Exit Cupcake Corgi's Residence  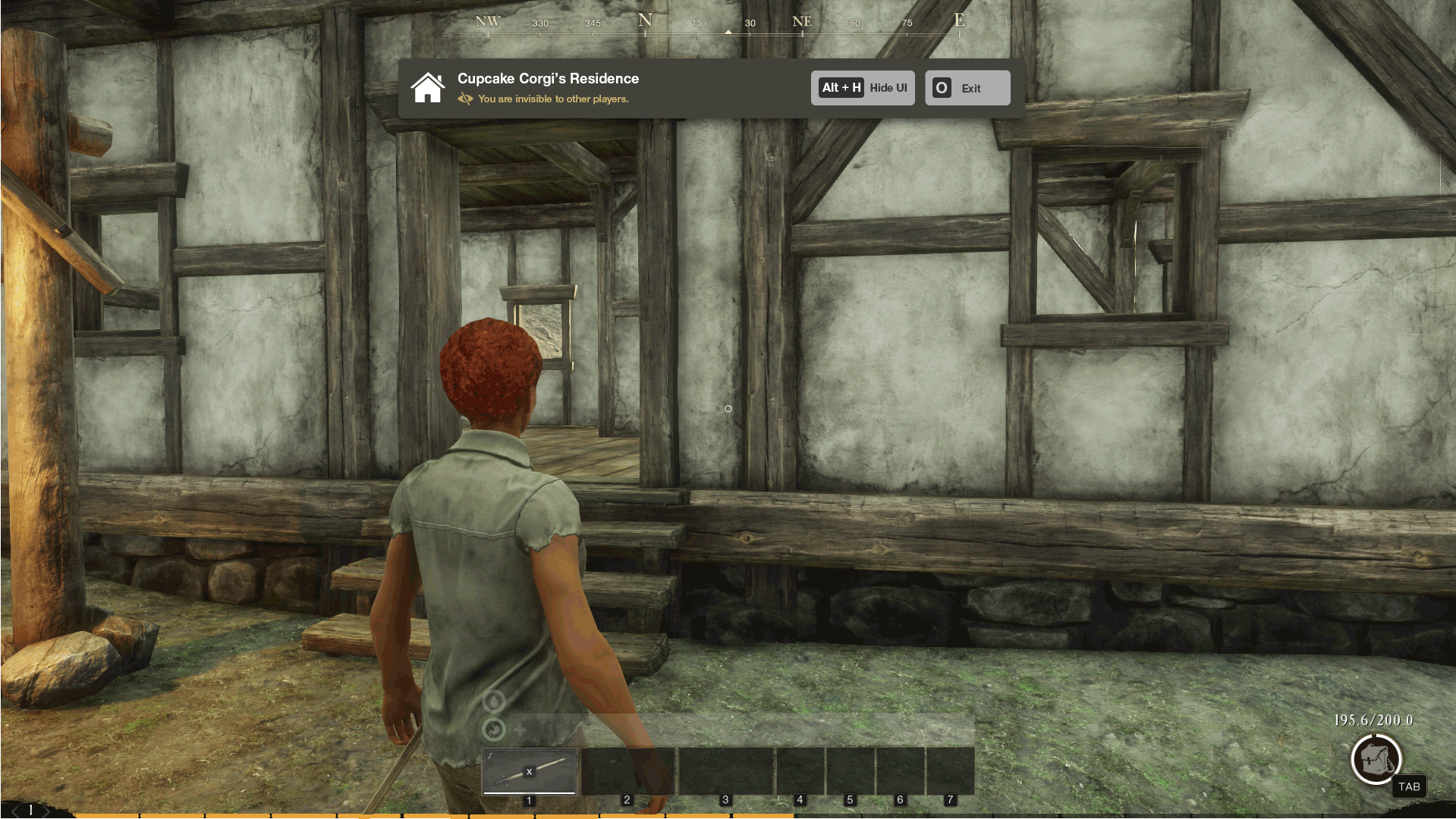[x=967, y=88]
